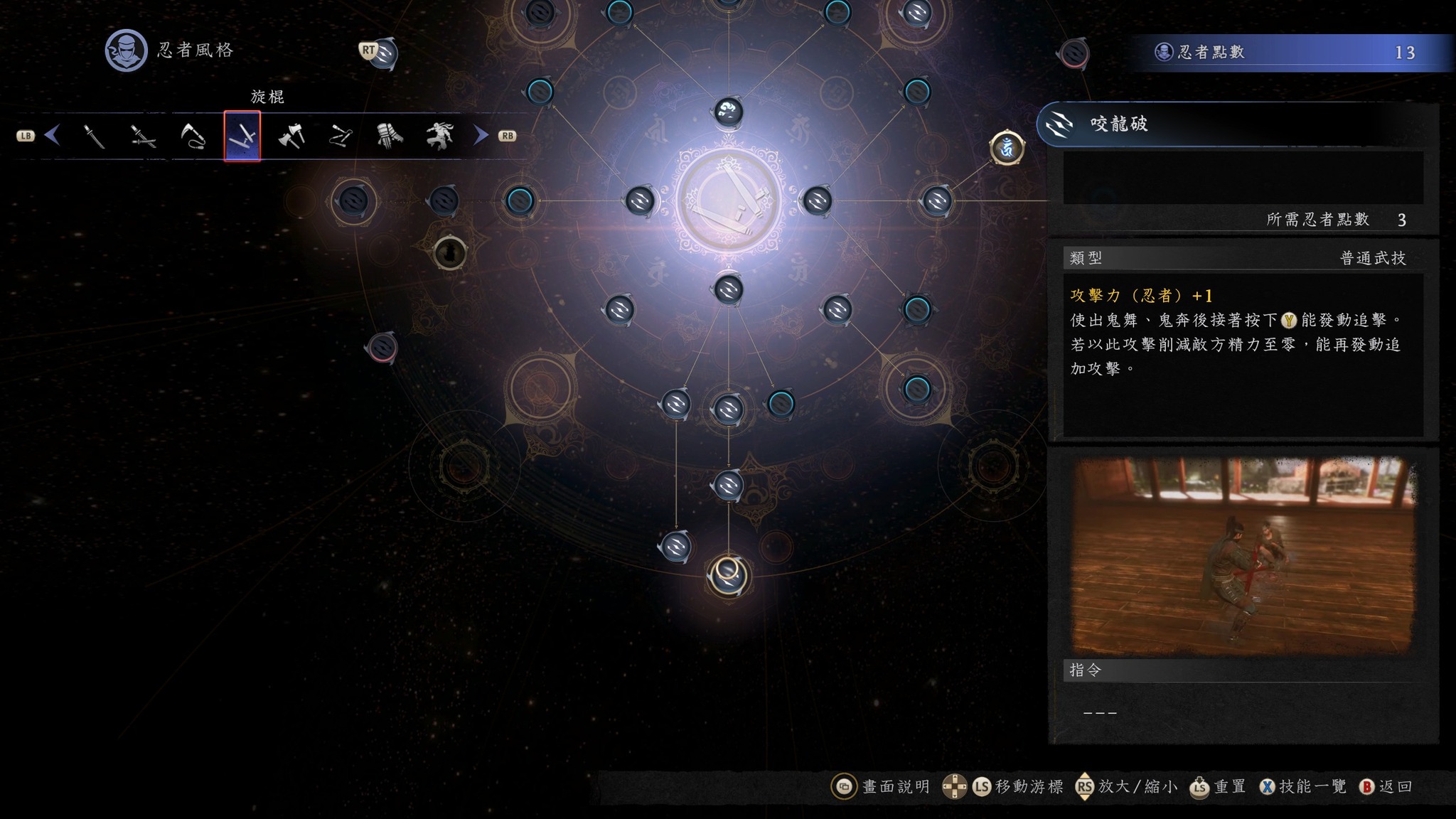
Task: Switch to the dual hatchets tab
Action: (291, 136)
